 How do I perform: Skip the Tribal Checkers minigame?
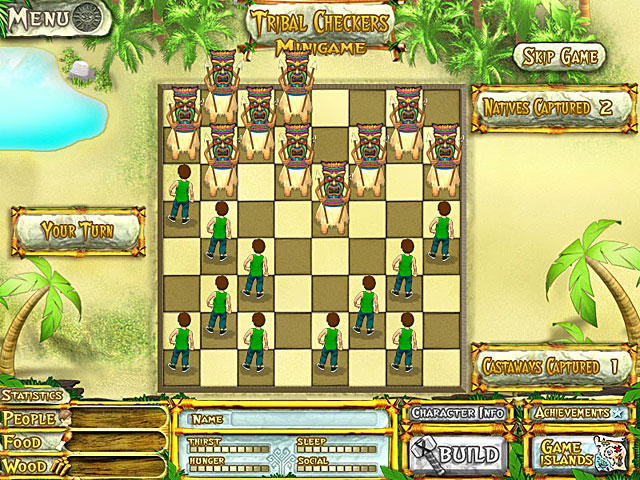(560, 56)
